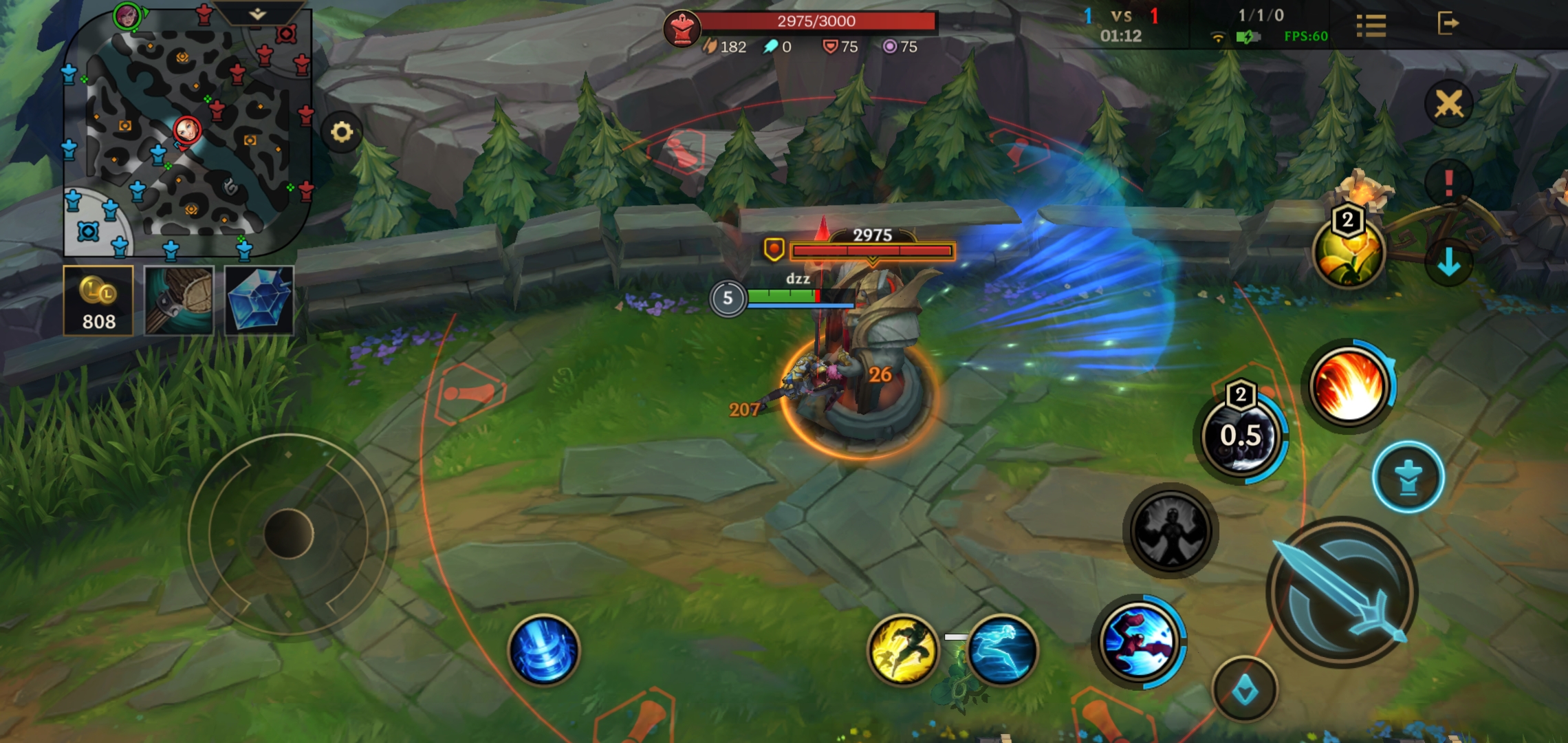The image size is (1568, 743).
Task: Activate the ability on 0.5 cooldown
Action: point(1241,435)
